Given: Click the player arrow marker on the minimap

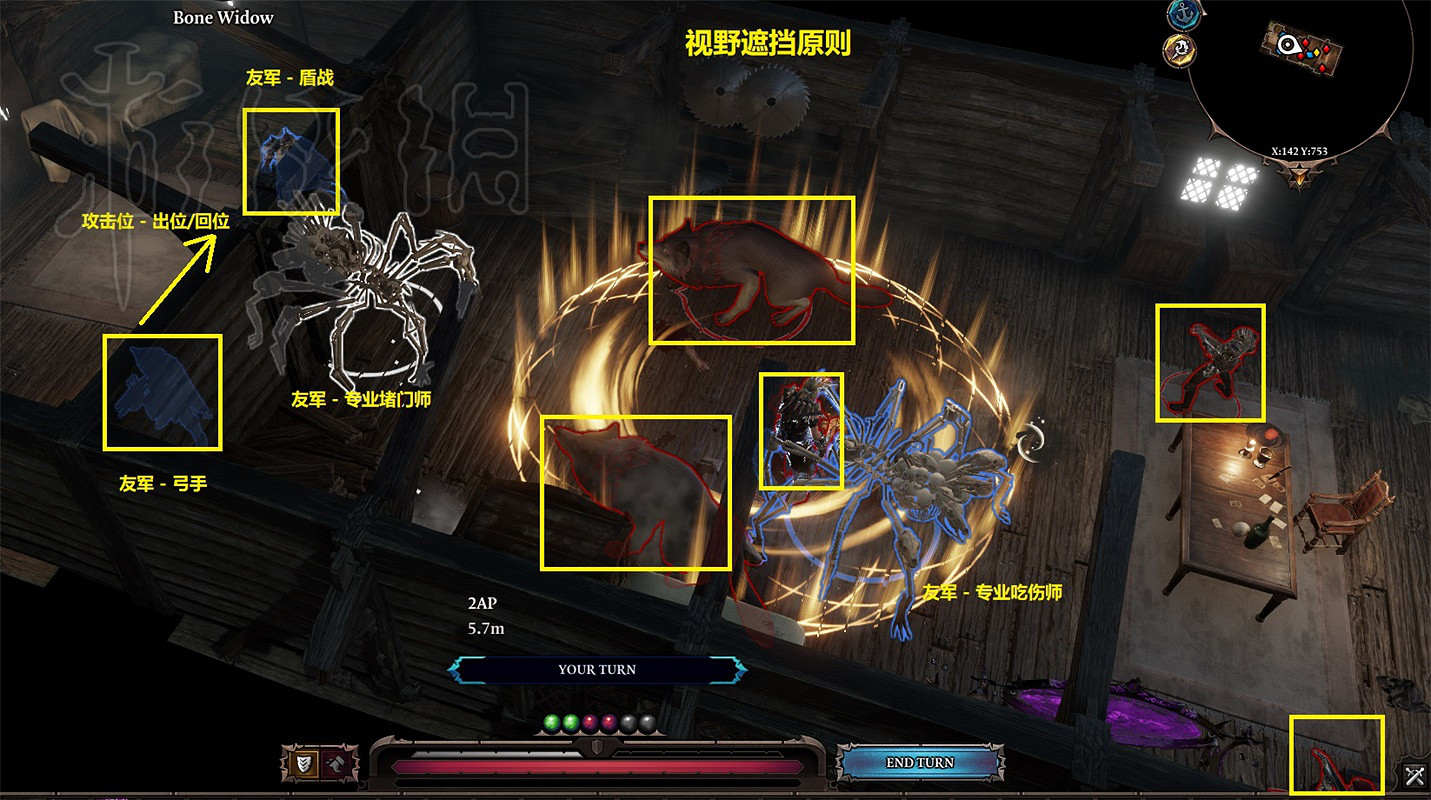Looking at the screenshot, I should pyautogui.click(x=1287, y=45).
